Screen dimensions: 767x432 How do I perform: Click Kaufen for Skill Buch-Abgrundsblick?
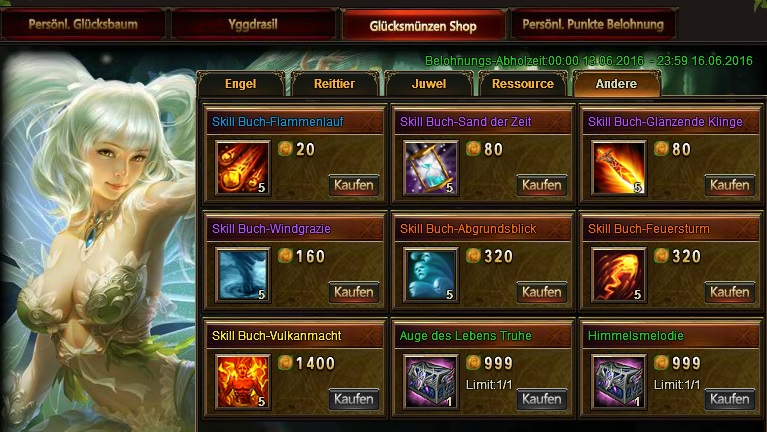542,292
